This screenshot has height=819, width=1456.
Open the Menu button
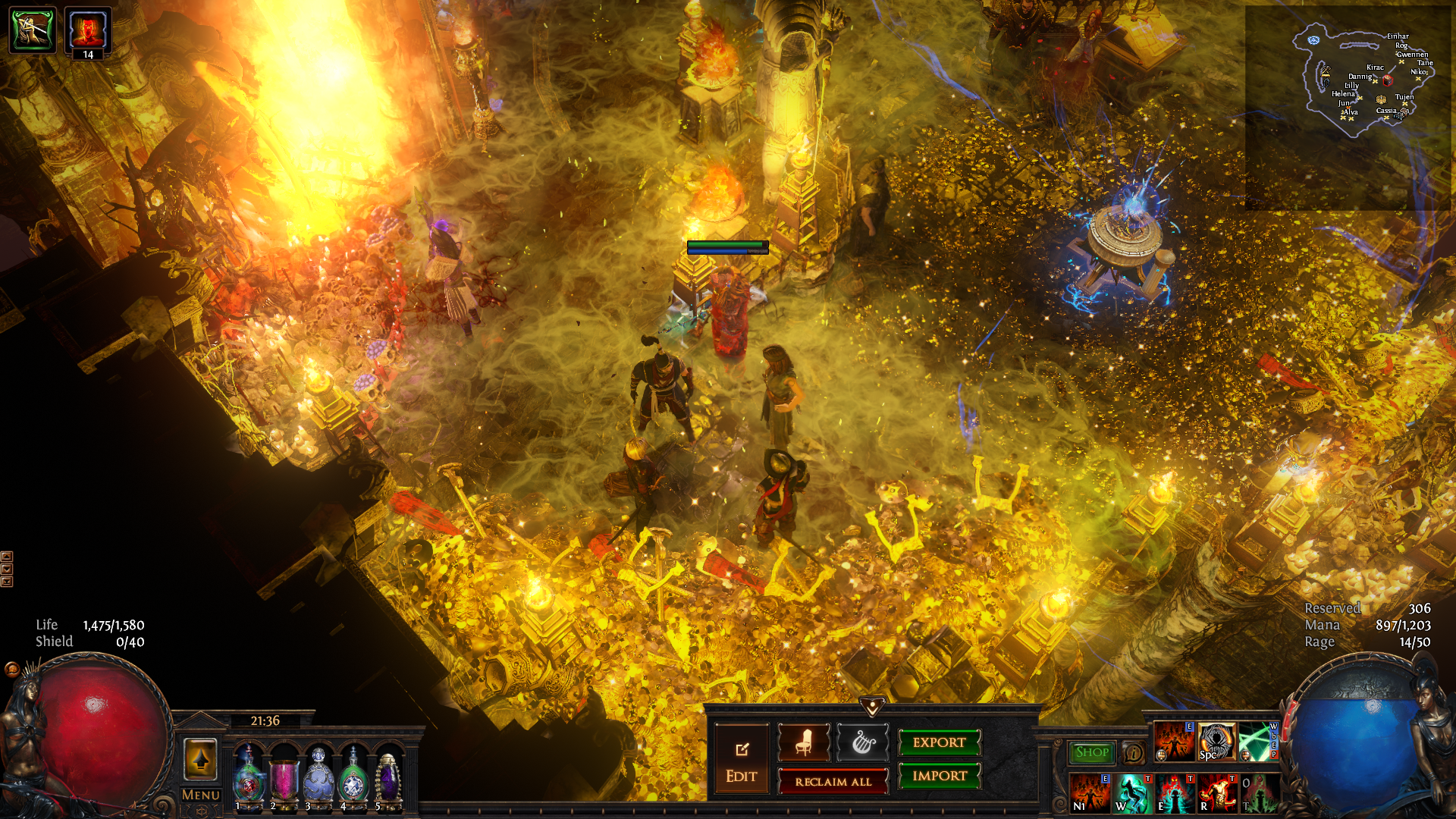coord(201,795)
